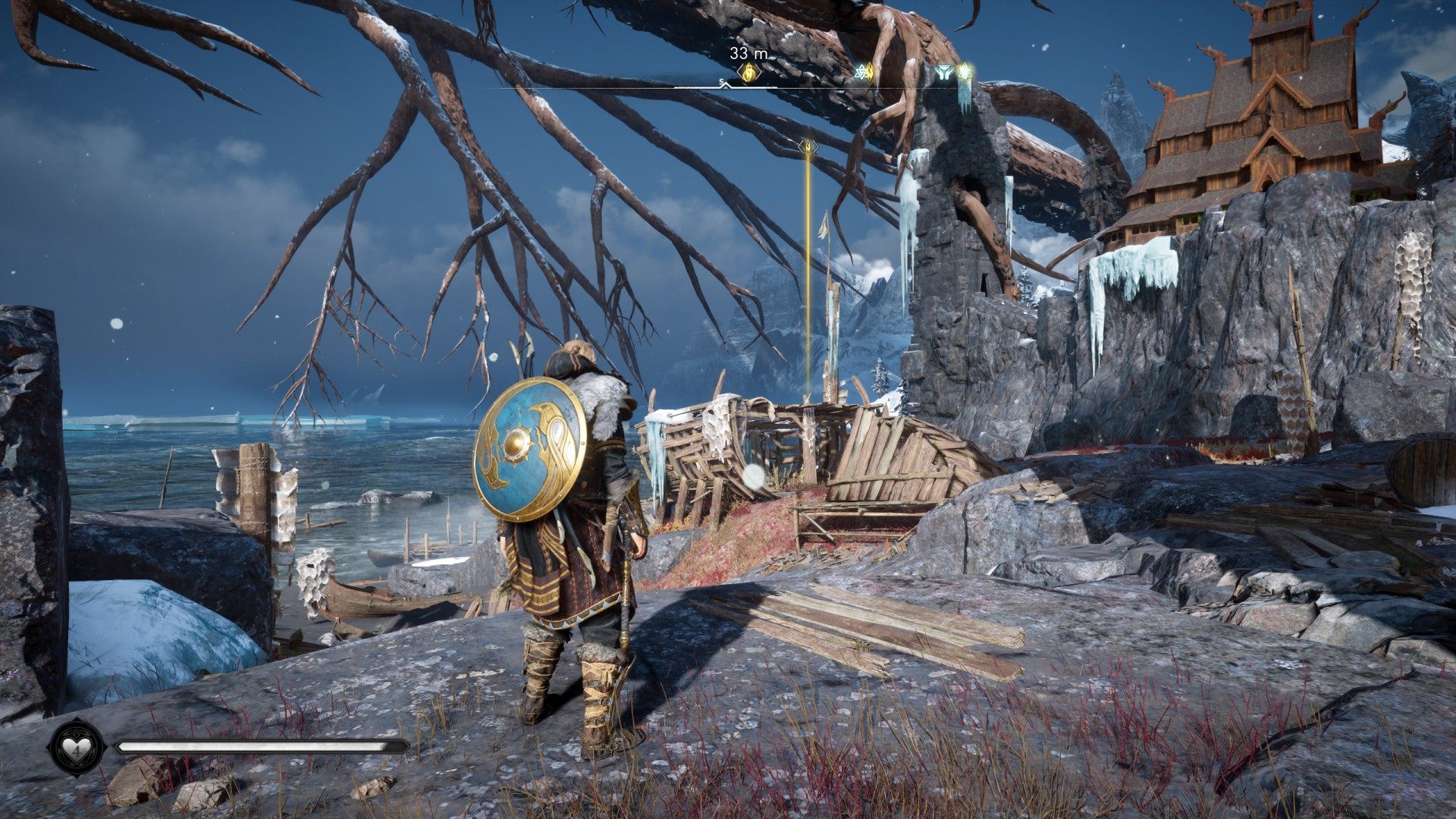Select the glowing mystery marker beside the hands icon
The height and width of the screenshot is (819, 1456).
point(964,72)
